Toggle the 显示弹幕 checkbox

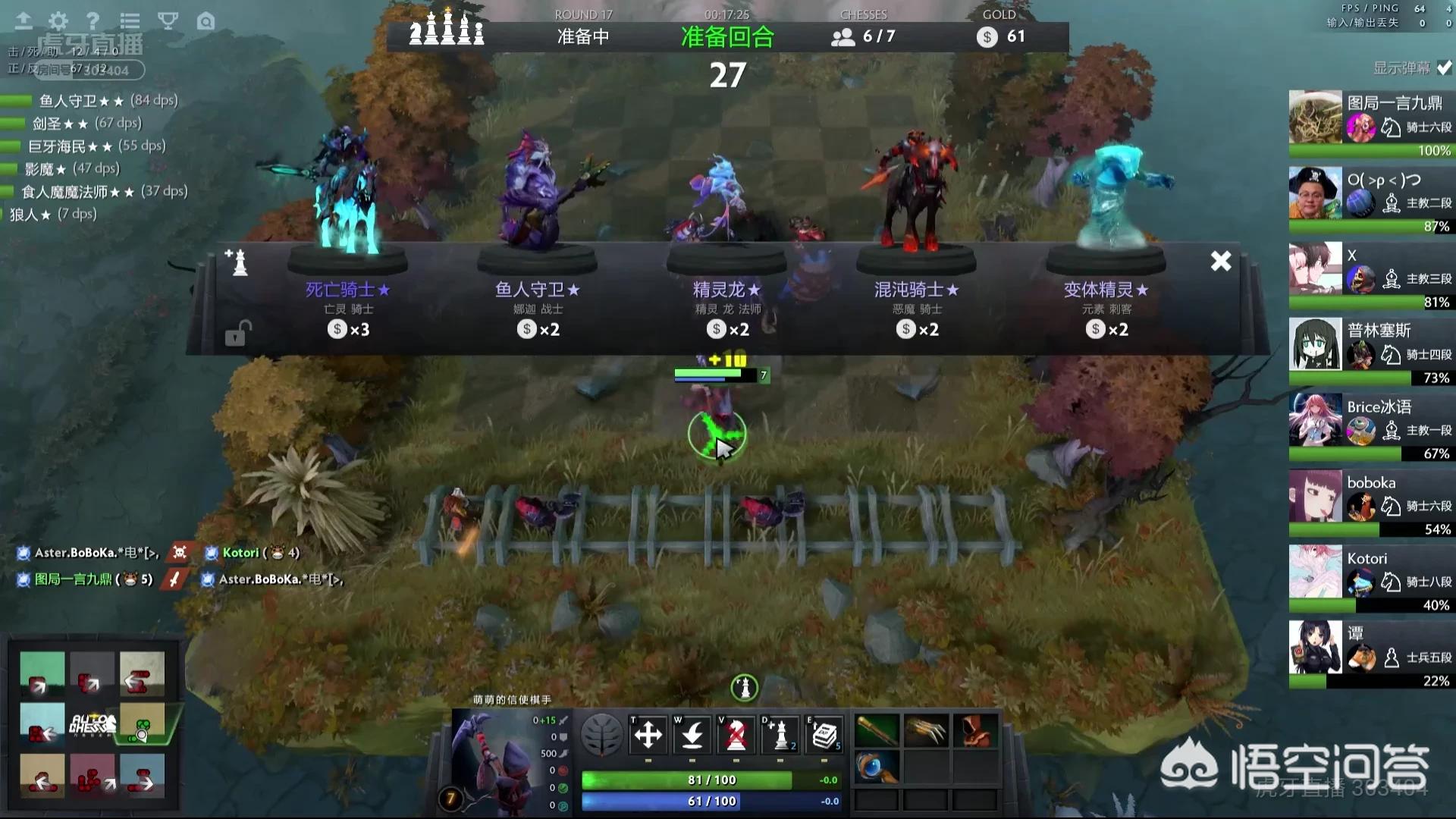pyautogui.click(x=1444, y=68)
